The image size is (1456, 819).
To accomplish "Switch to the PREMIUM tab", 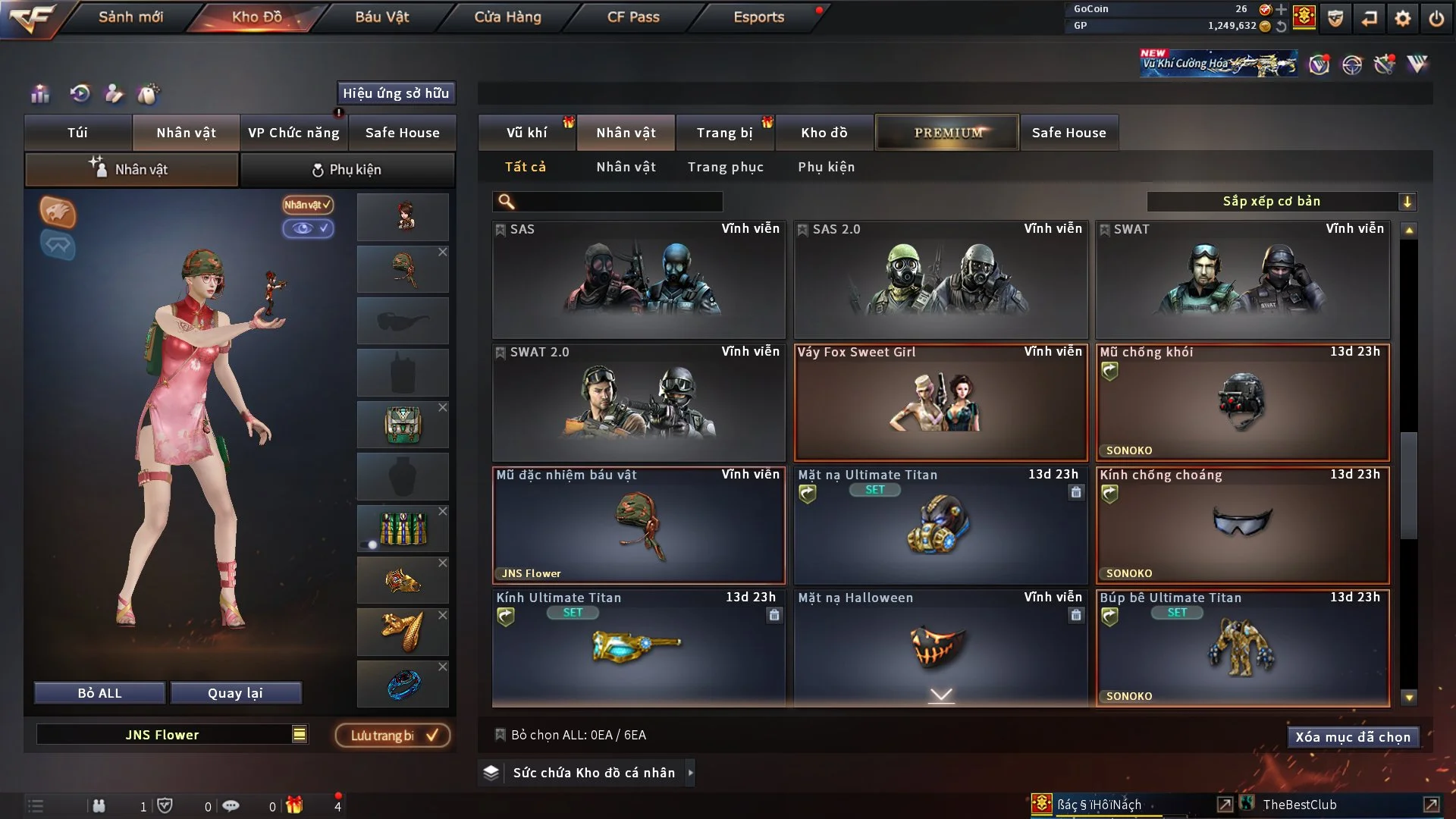I will pos(946,132).
